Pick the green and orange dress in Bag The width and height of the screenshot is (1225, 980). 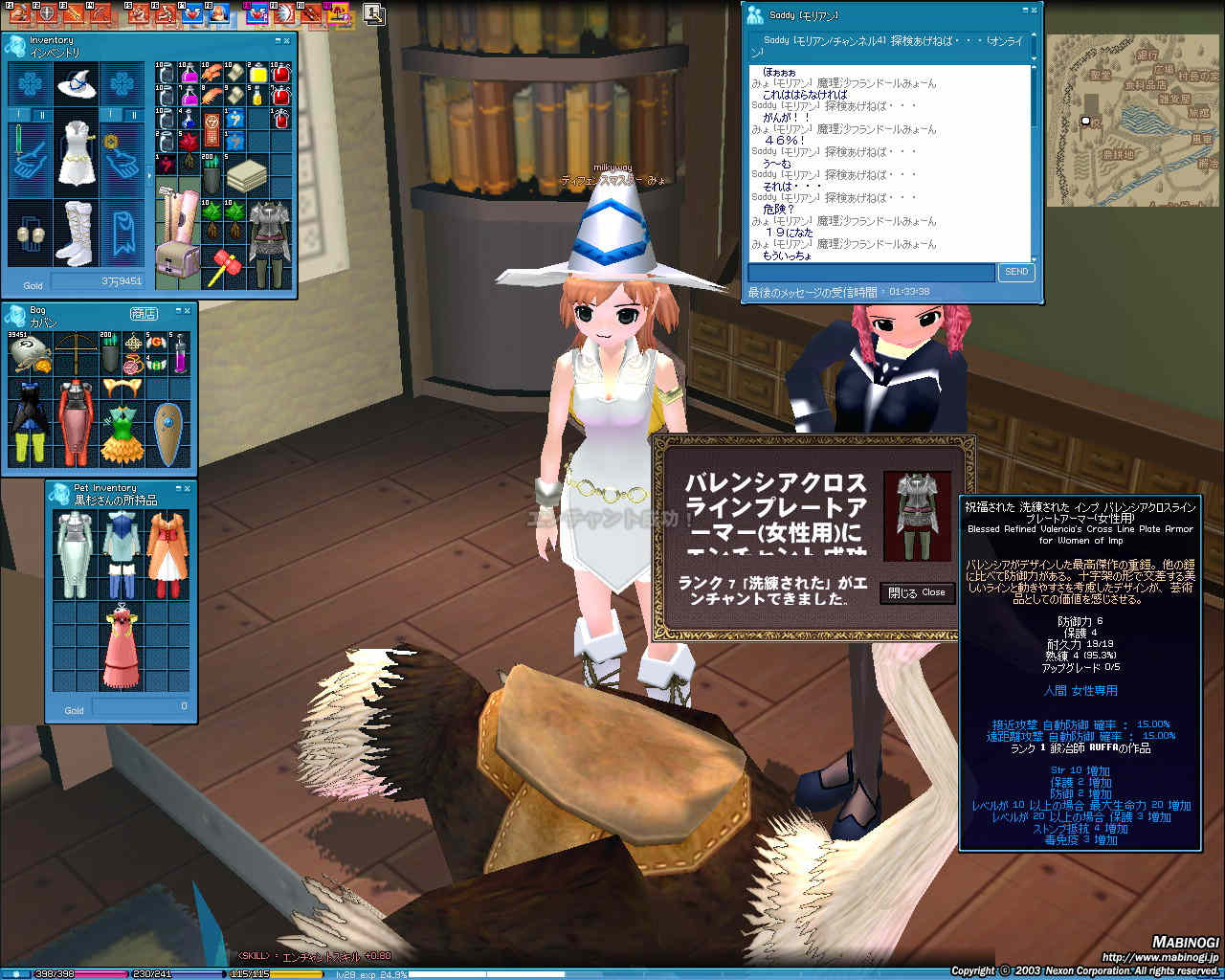tap(122, 433)
